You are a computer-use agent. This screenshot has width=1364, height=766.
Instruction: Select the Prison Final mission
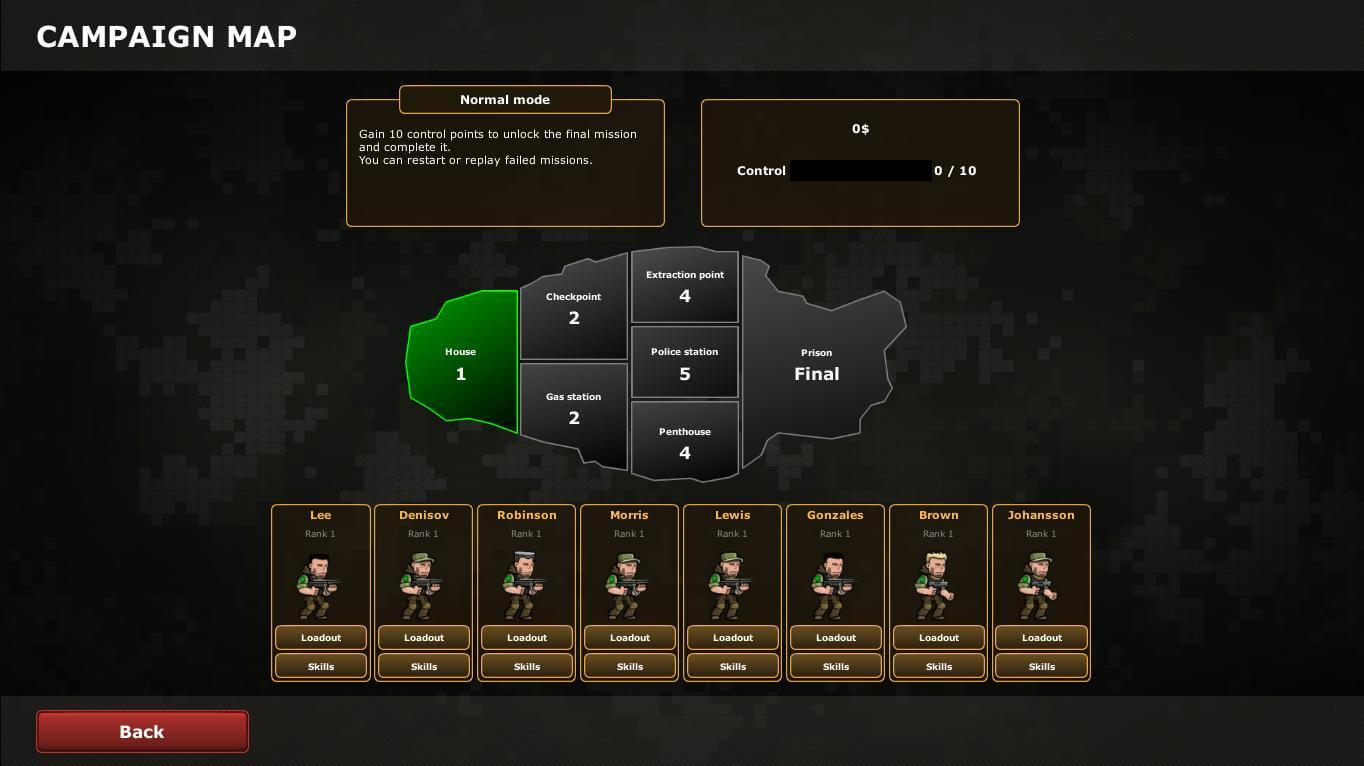click(816, 365)
